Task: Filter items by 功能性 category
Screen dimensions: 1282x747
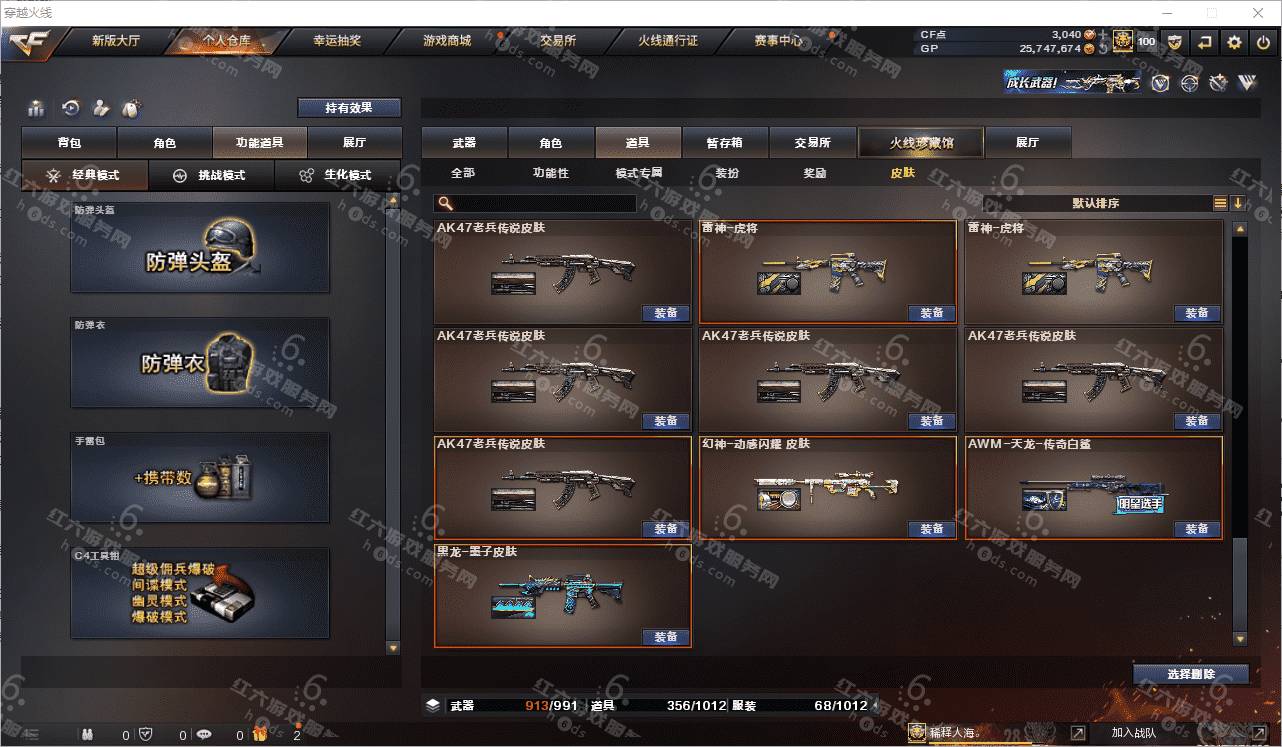Action: pyautogui.click(x=550, y=173)
